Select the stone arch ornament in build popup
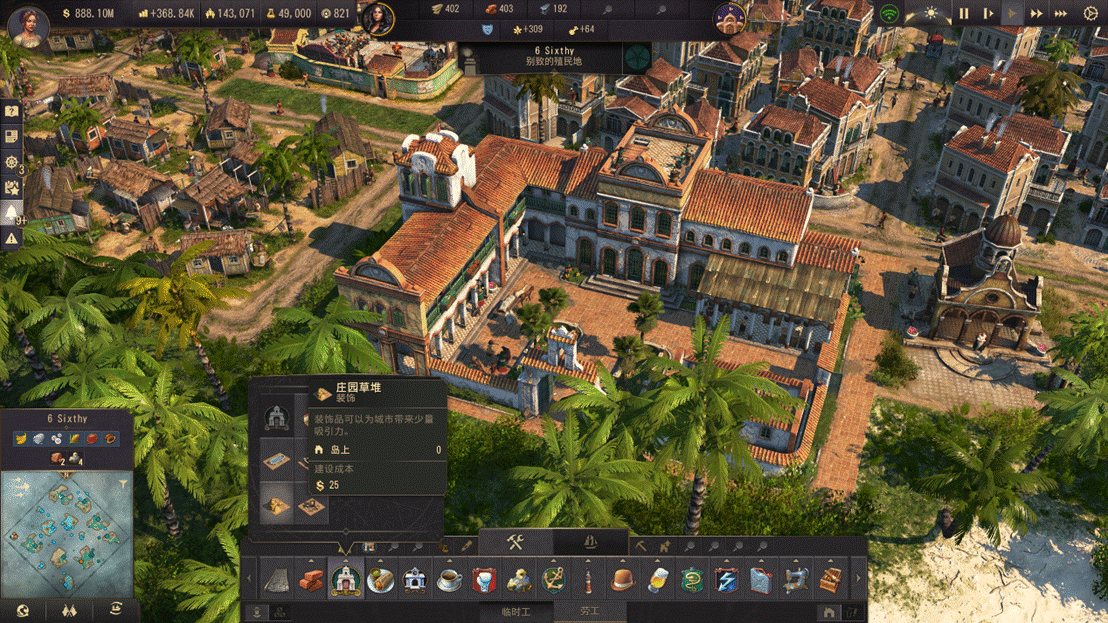 click(x=277, y=419)
